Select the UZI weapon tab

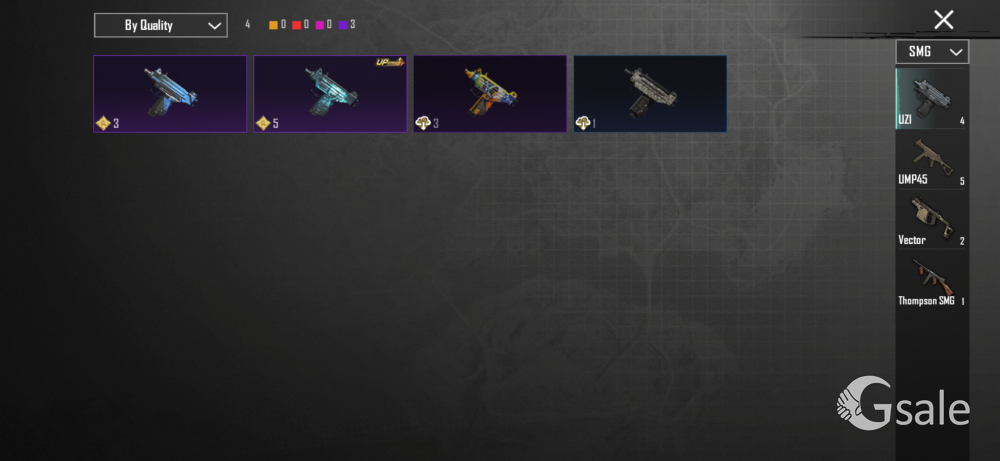[x=932, y=98]
